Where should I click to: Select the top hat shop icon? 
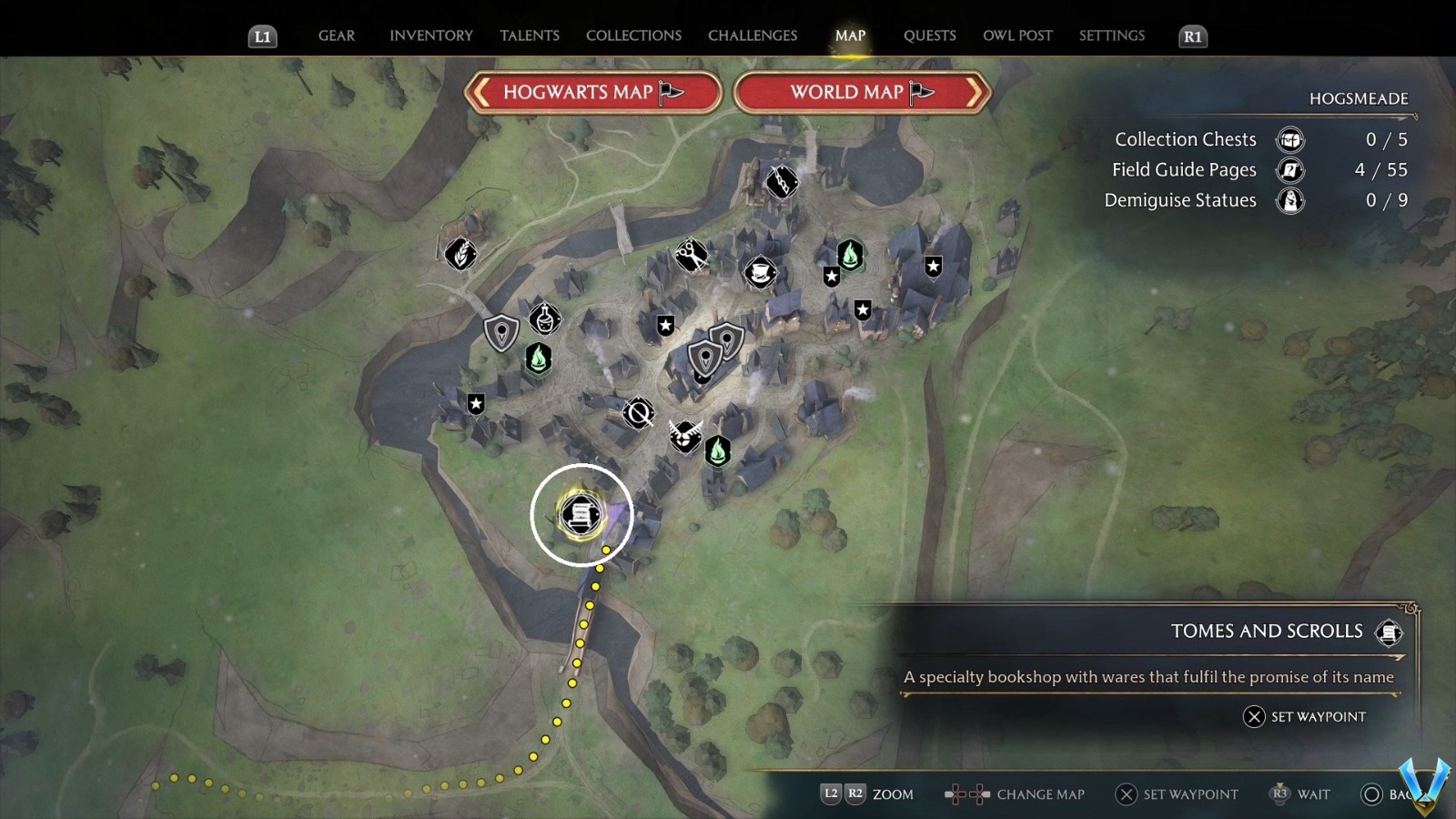point(761,273)
